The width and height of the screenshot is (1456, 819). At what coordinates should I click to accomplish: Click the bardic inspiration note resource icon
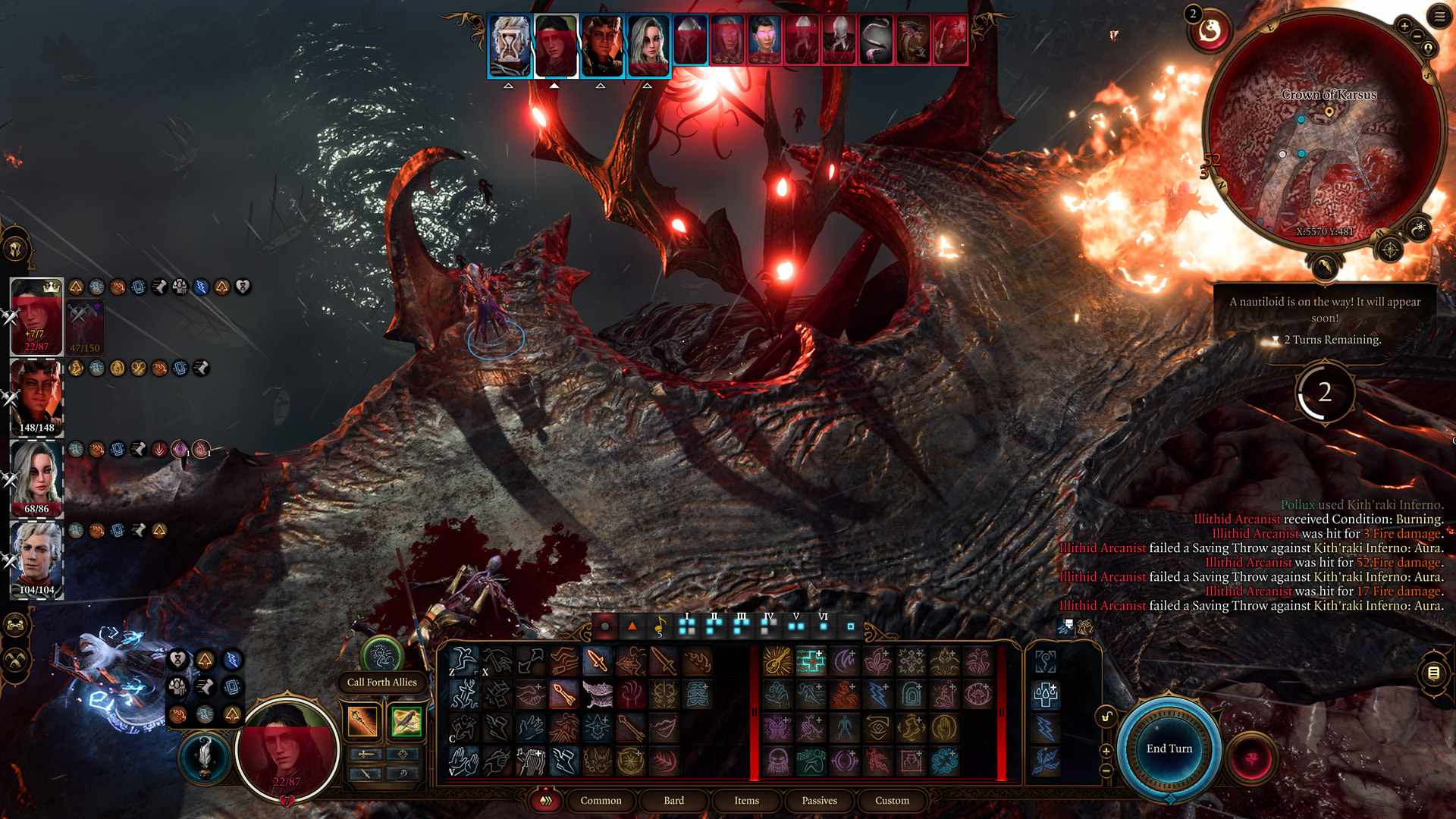660,626
